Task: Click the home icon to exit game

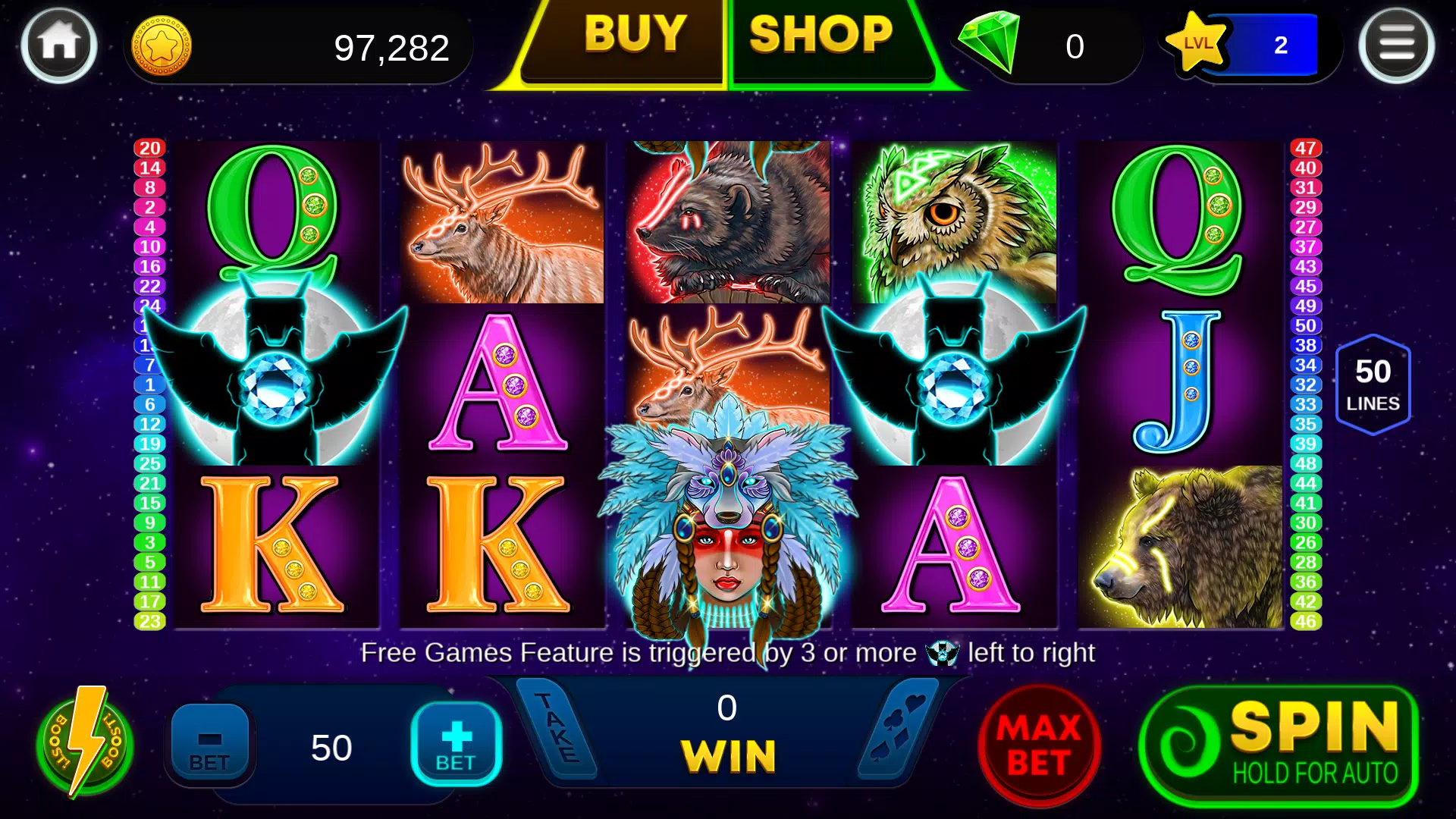Action: (x=58, y=45)
